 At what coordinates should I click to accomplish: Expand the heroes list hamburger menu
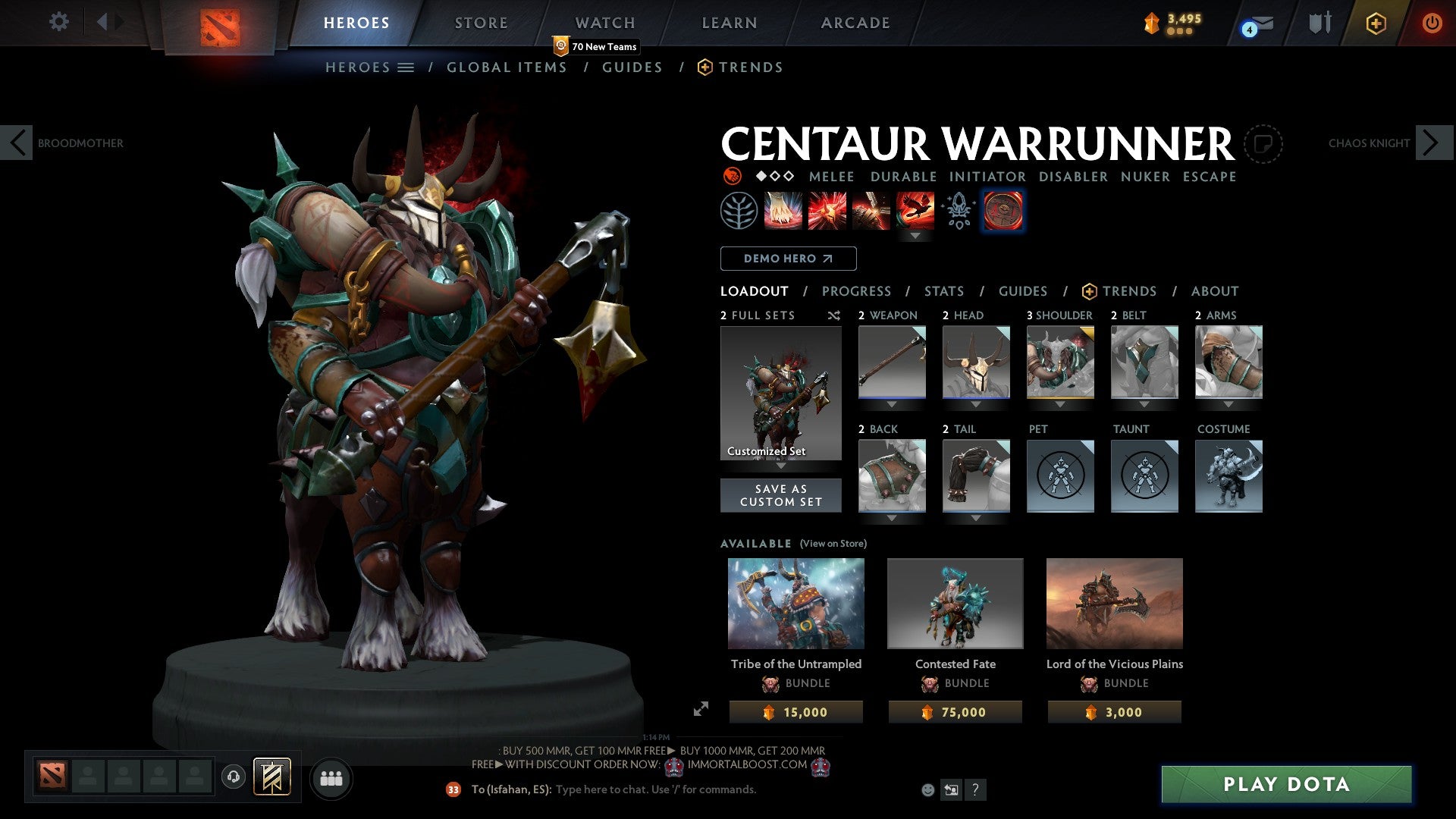[x=406, y=67]
